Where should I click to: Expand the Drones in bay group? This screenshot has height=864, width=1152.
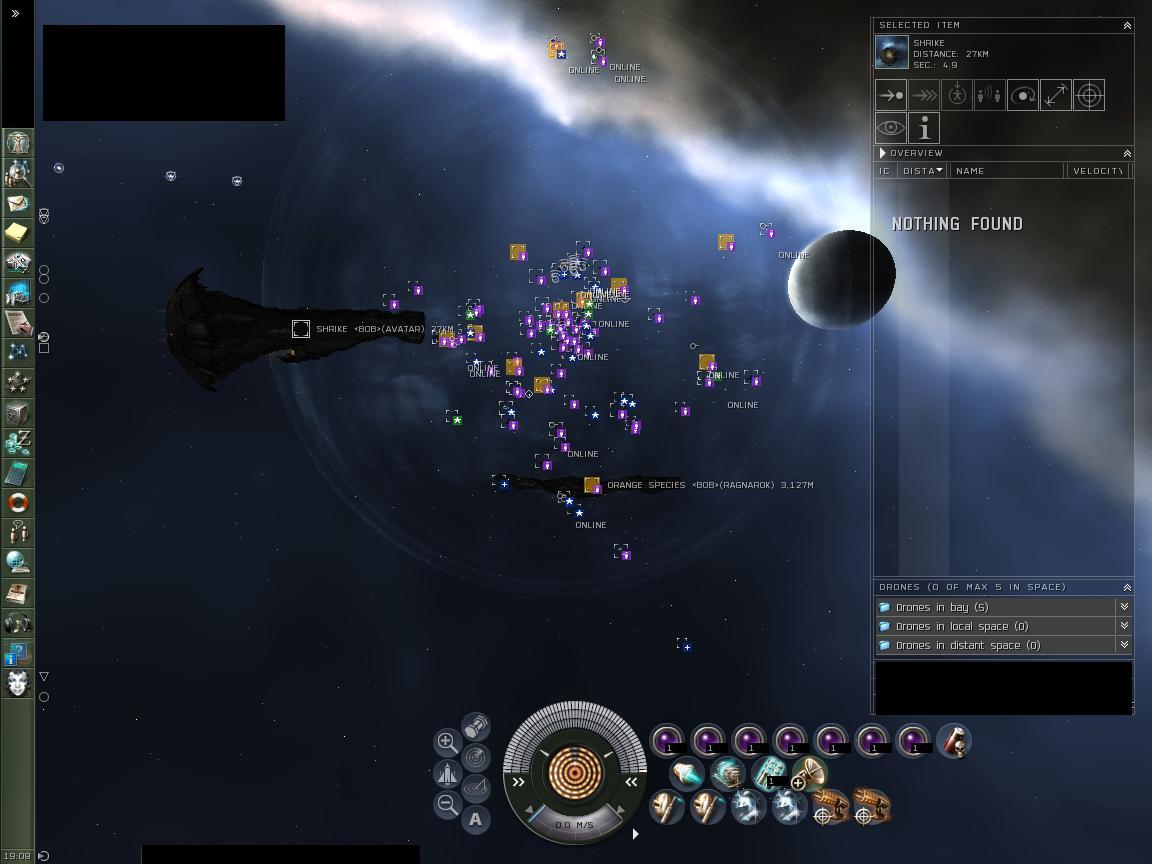tap(1124, 607)
